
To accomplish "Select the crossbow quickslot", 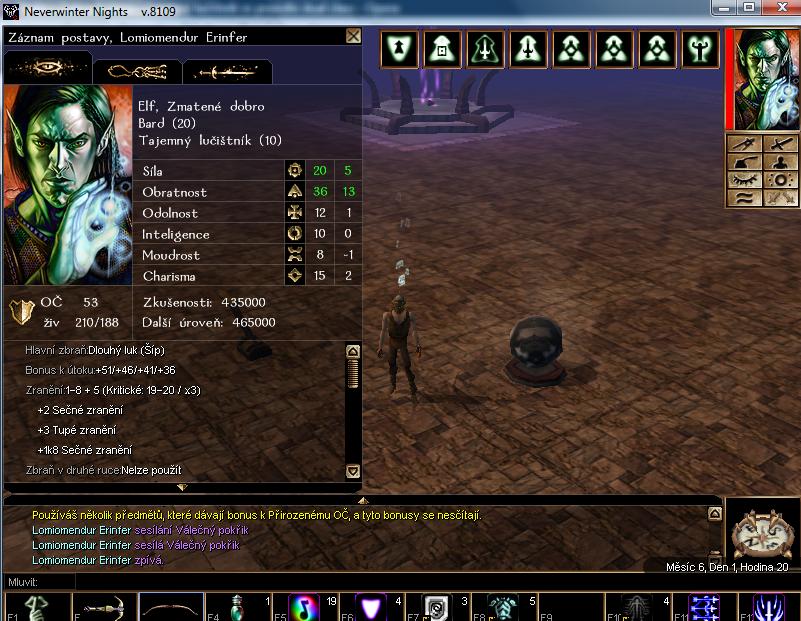I will click(x=102, y=607).
